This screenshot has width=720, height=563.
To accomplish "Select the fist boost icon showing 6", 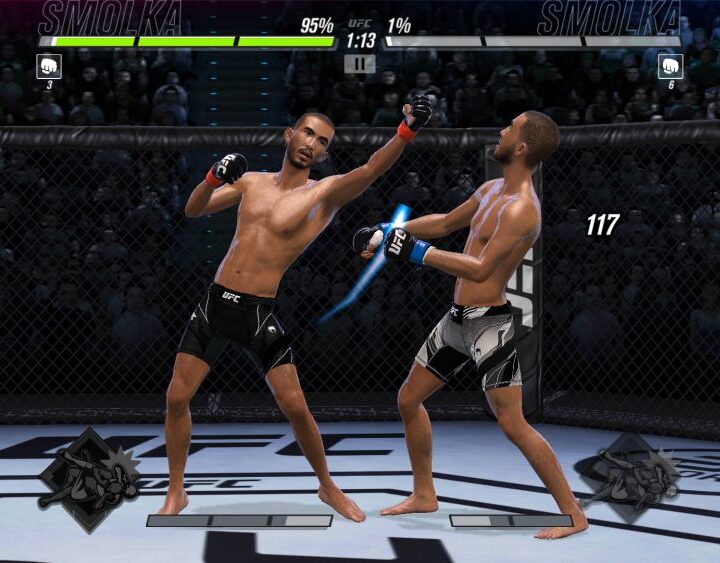I will (670, 67).
